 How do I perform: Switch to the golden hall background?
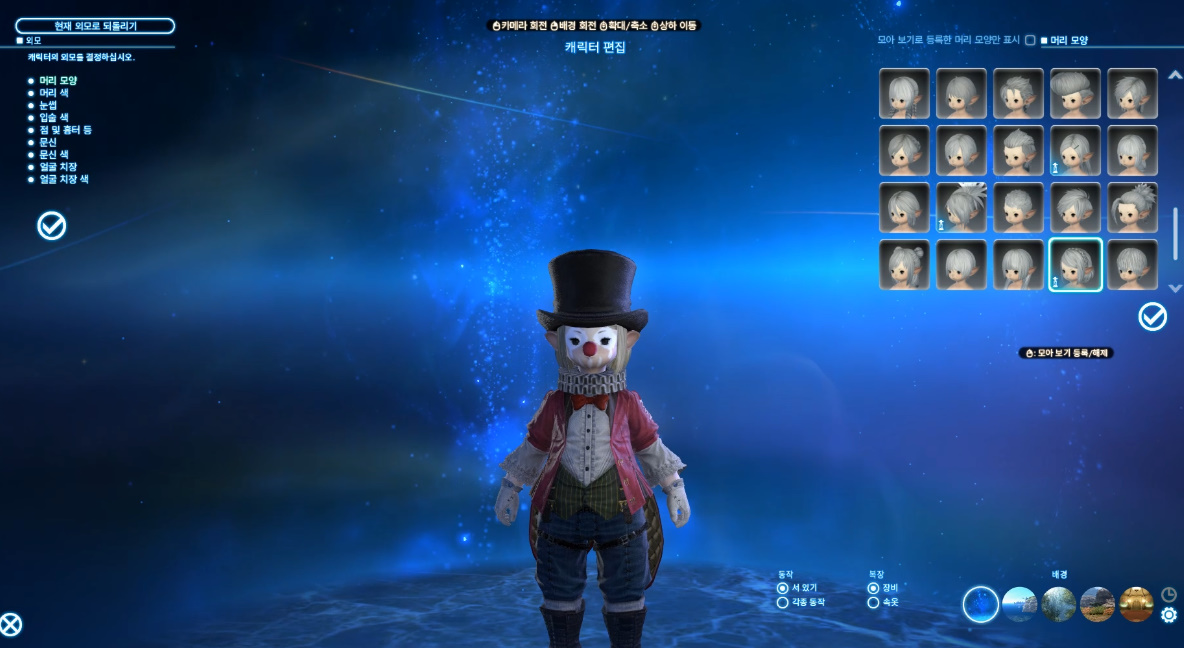point(1136,604)
